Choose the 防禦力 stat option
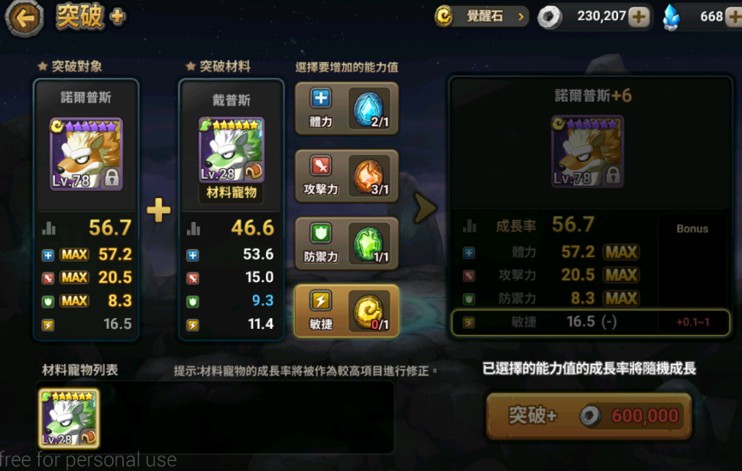Screen dimensions: 742x471 [x=346, y=244]
